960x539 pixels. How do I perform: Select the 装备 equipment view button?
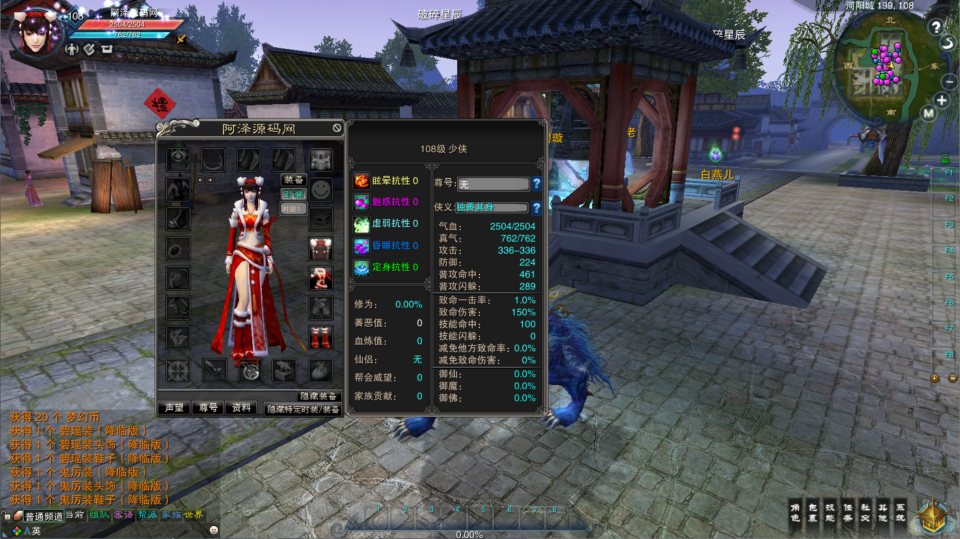coord(293,180)
